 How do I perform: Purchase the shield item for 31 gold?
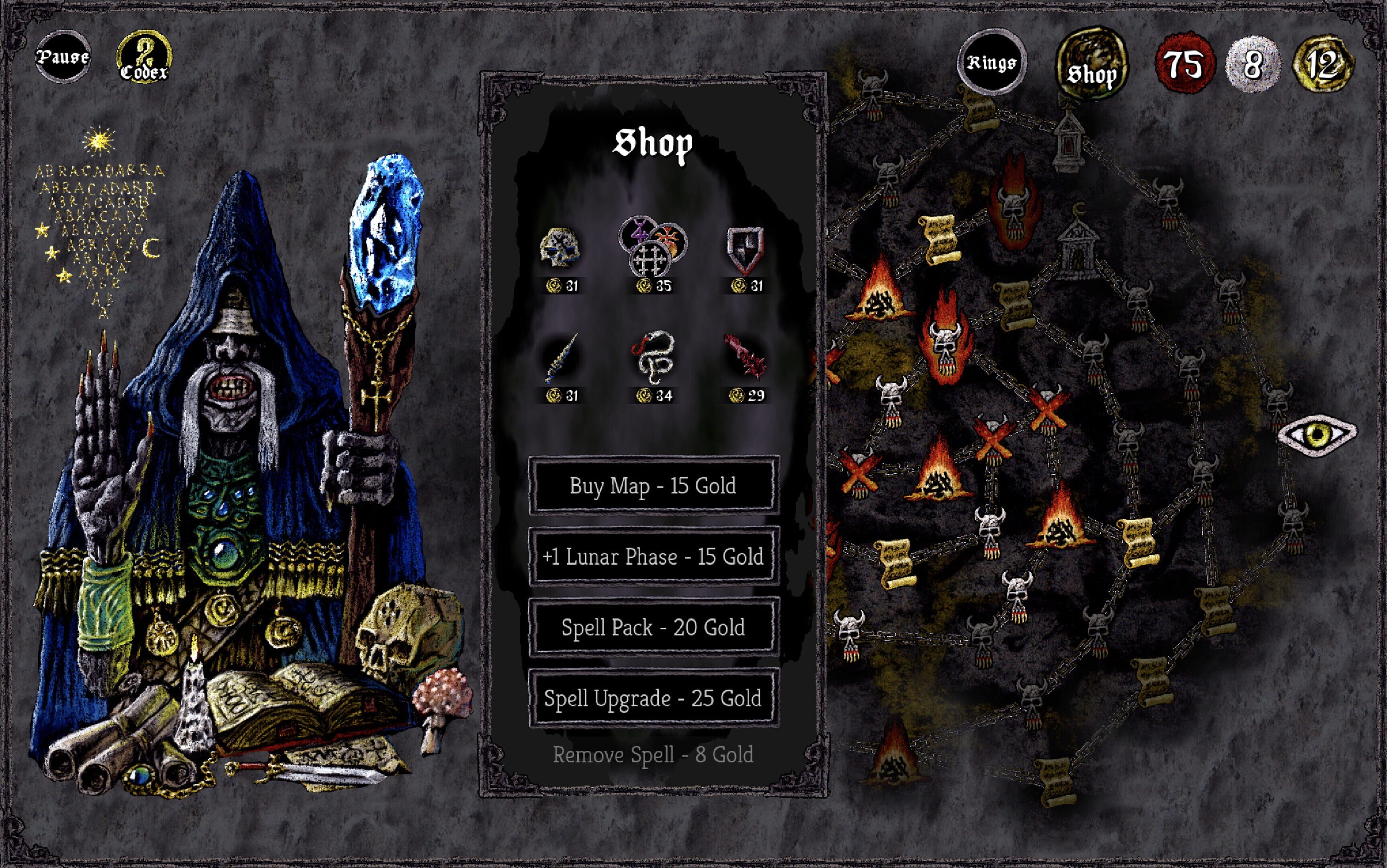(x=745, y=250)
